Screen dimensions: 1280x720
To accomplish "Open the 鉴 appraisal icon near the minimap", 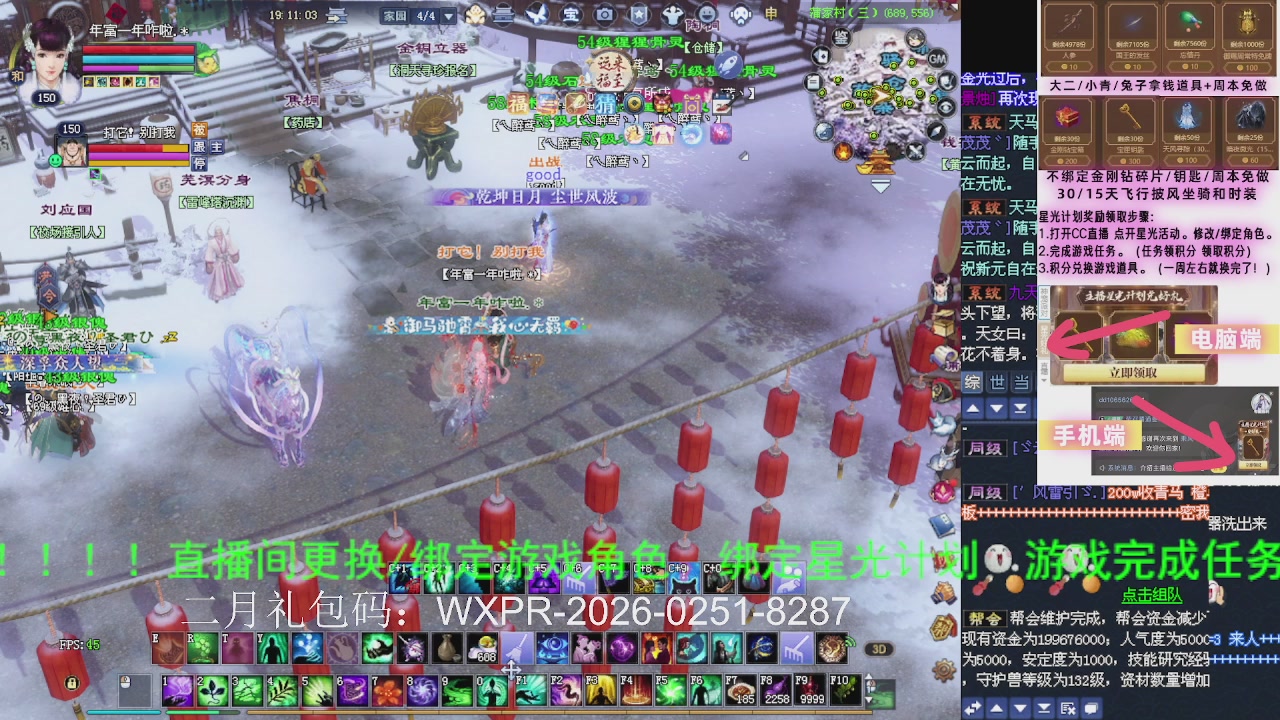I will click(842, 39).
